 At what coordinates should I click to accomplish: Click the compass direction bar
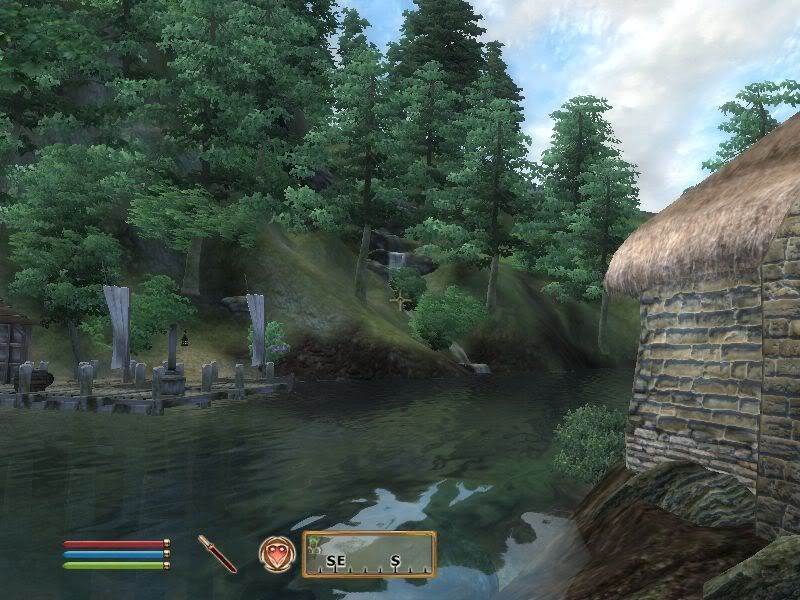click(370, 555)
